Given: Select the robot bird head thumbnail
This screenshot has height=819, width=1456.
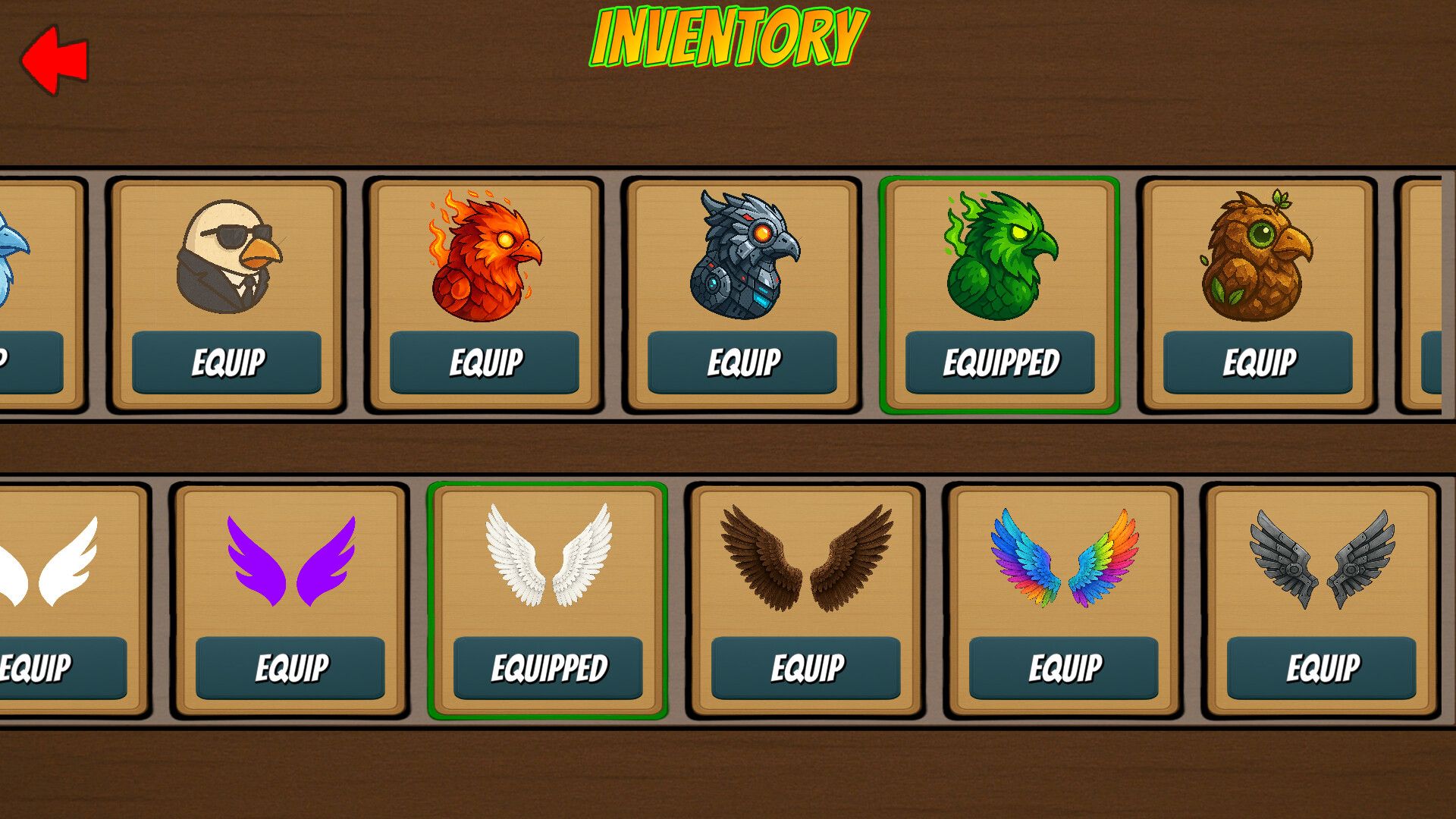Looking at the screenshot, I should click(743, 256).
